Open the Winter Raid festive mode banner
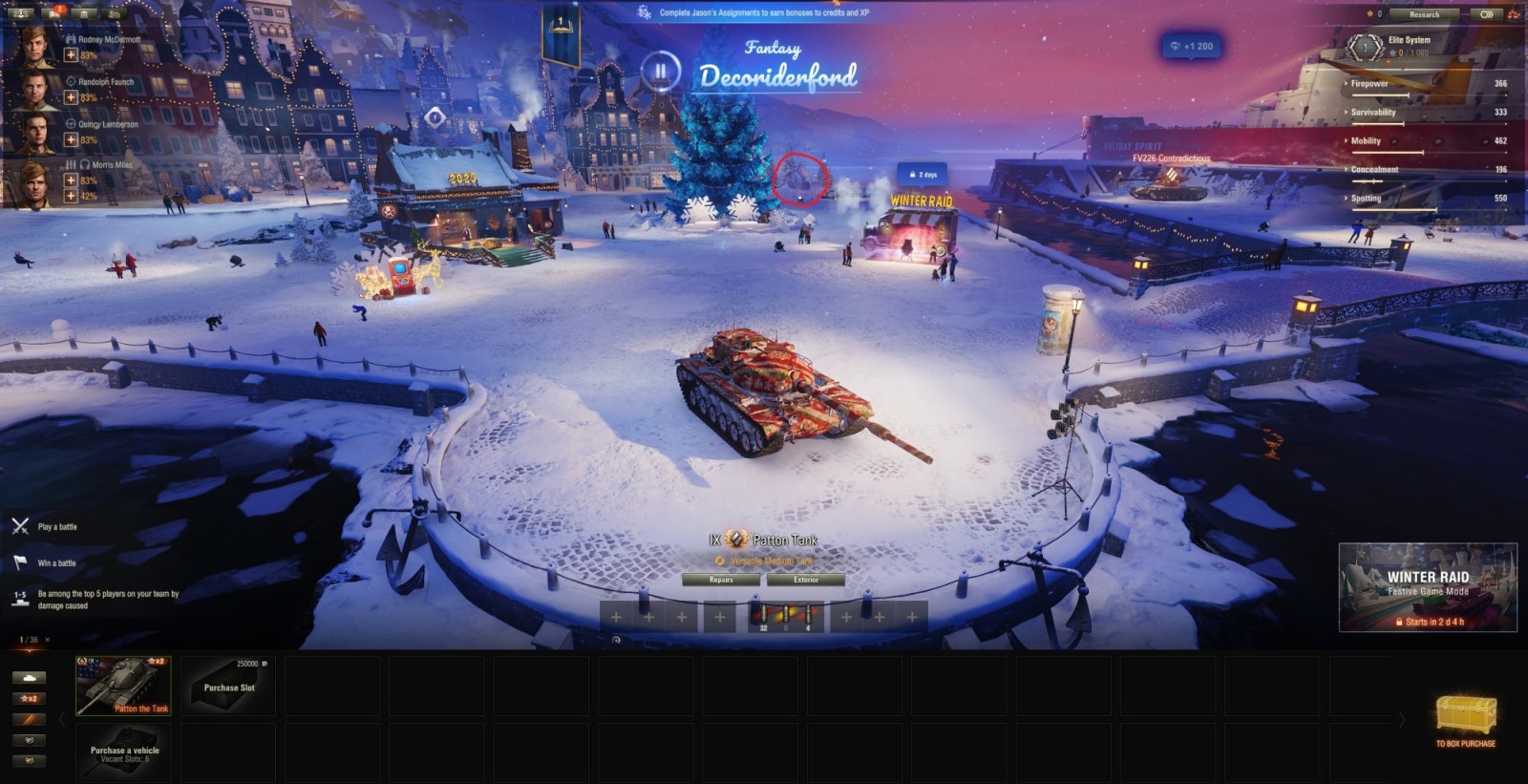This screenshot has height=784, width=1528. 1428,587
